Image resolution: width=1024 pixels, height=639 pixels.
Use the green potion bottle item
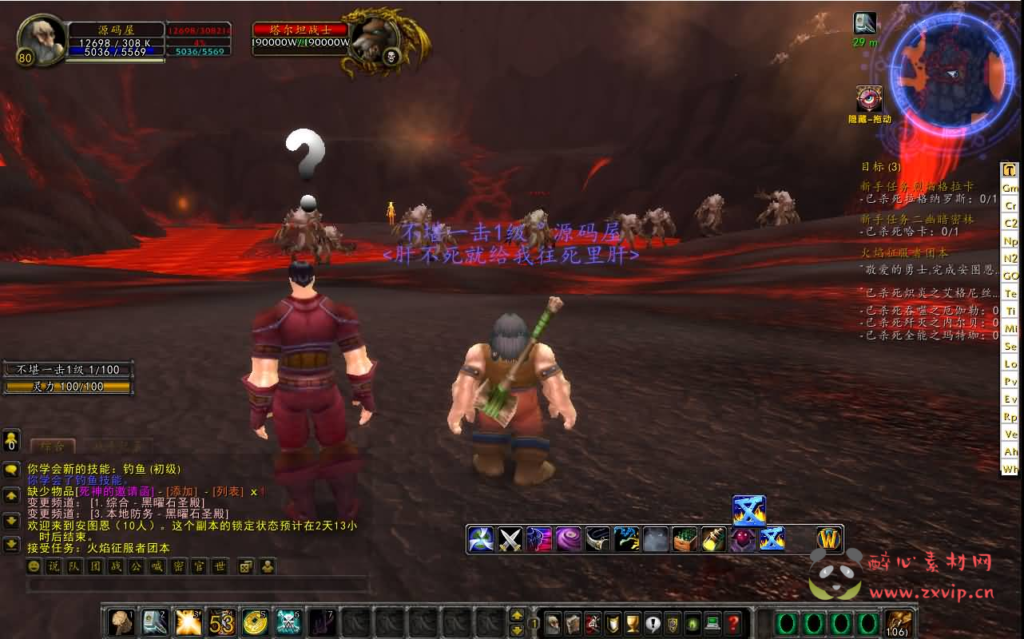tap(714, 540)
